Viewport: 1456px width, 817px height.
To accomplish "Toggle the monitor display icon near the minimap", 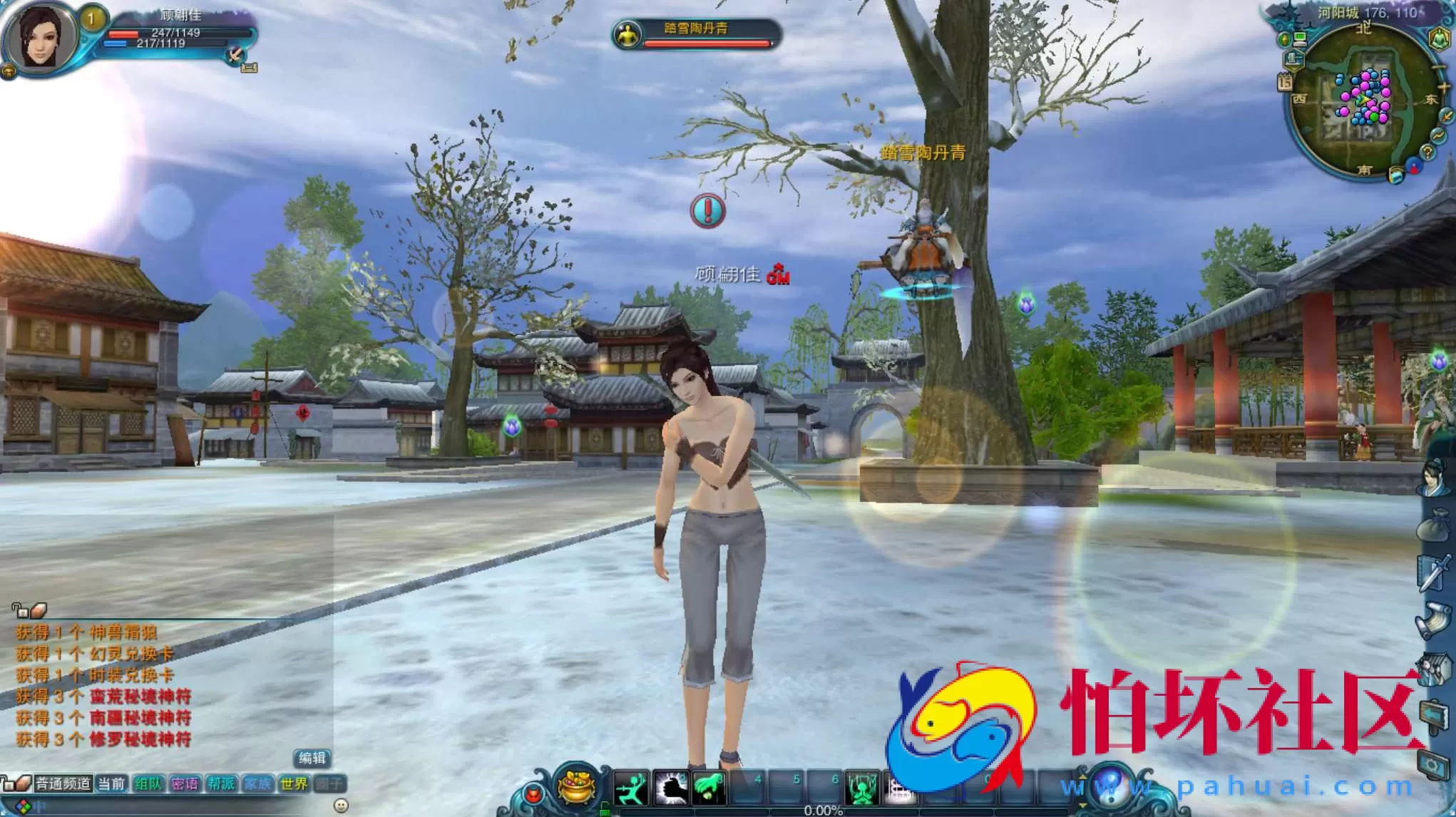I will pyautogui.click(x=1300, y=39).
